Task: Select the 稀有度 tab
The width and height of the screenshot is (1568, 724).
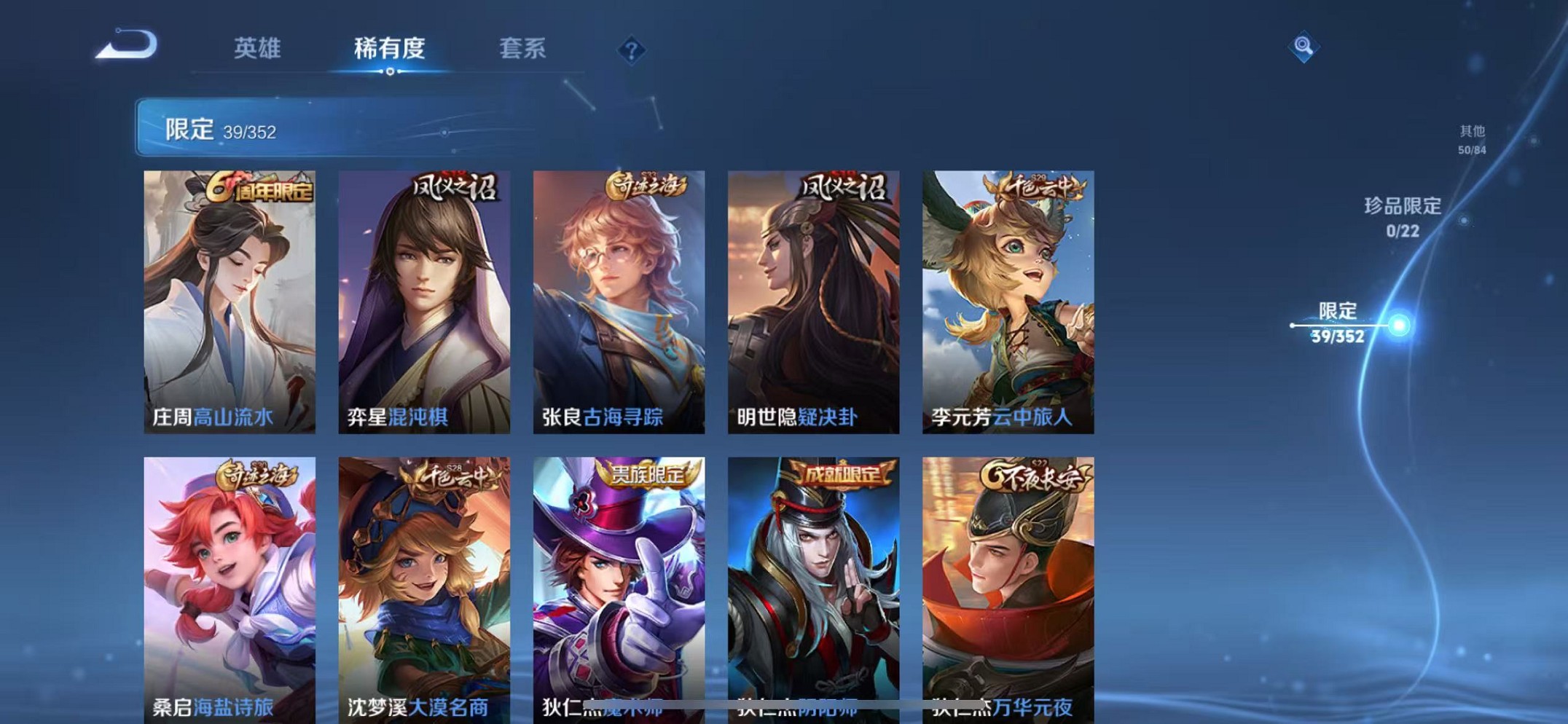Action: point(390,48)
